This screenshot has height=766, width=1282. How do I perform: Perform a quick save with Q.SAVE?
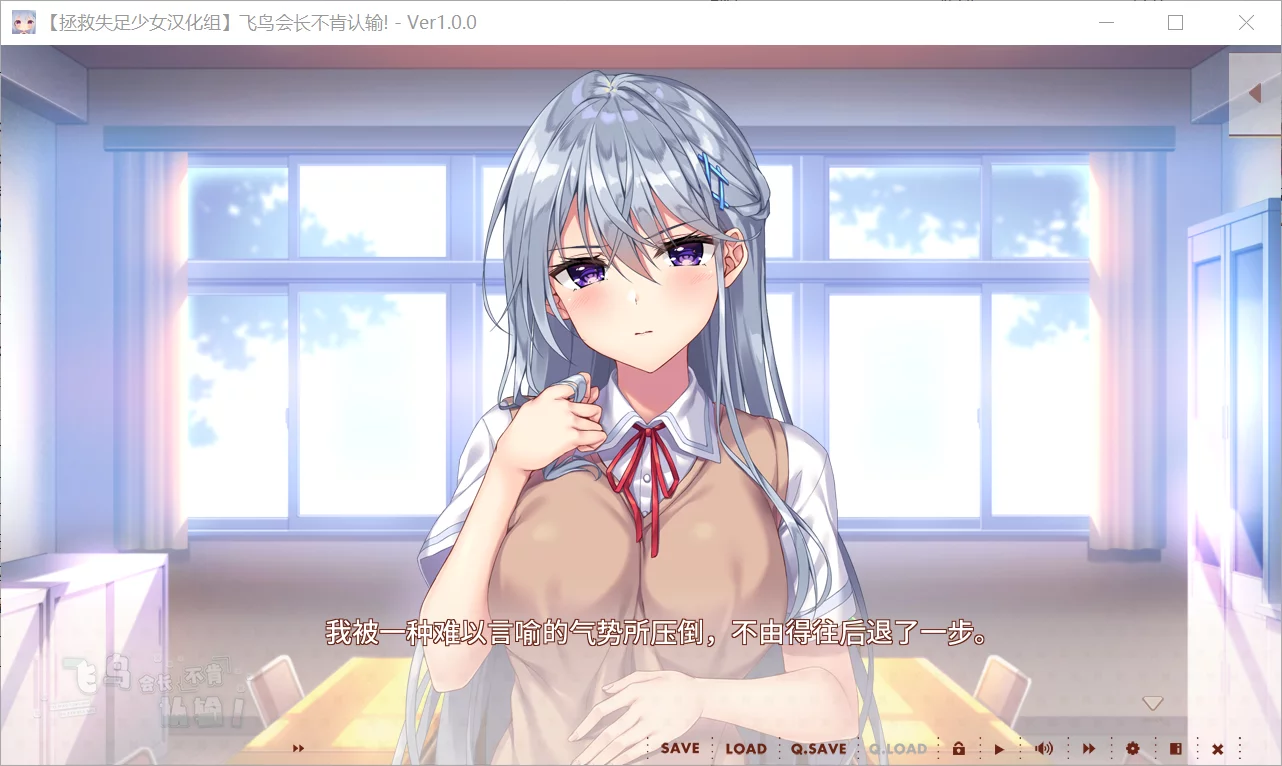(x=820, y=748)
